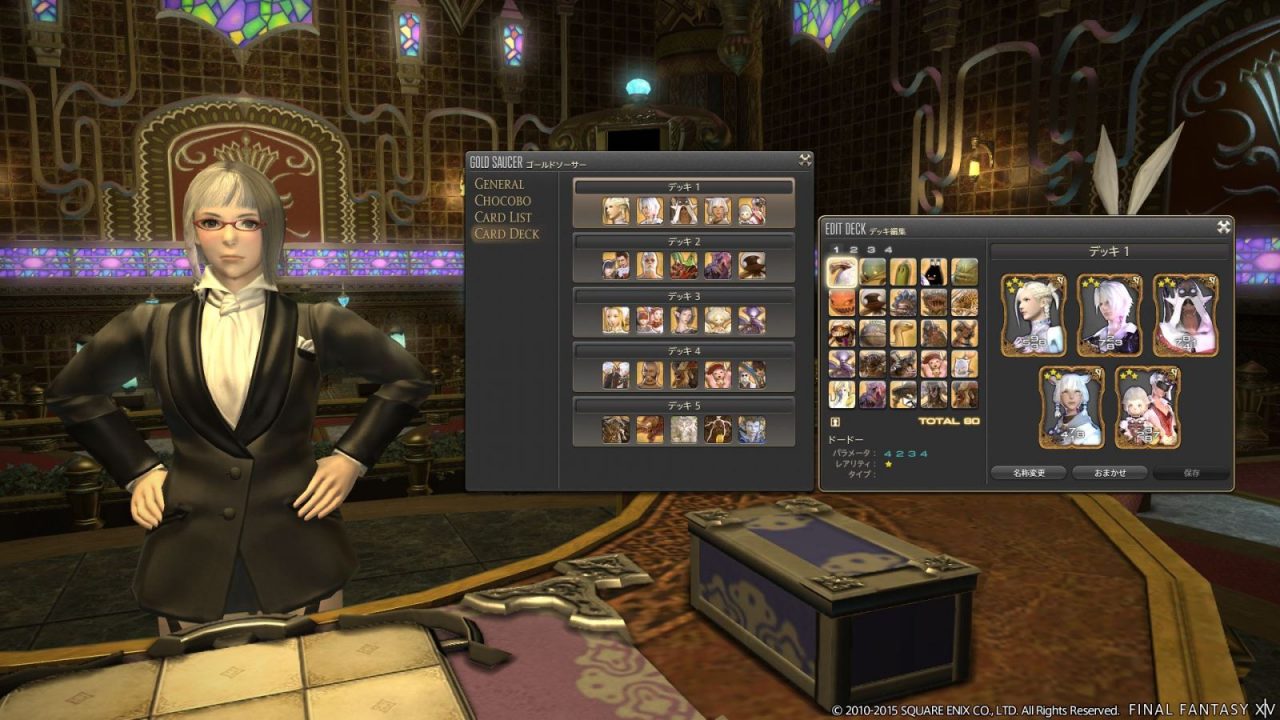Select the Card Deck menu entry
The image size is (1280, 720).
506,234
